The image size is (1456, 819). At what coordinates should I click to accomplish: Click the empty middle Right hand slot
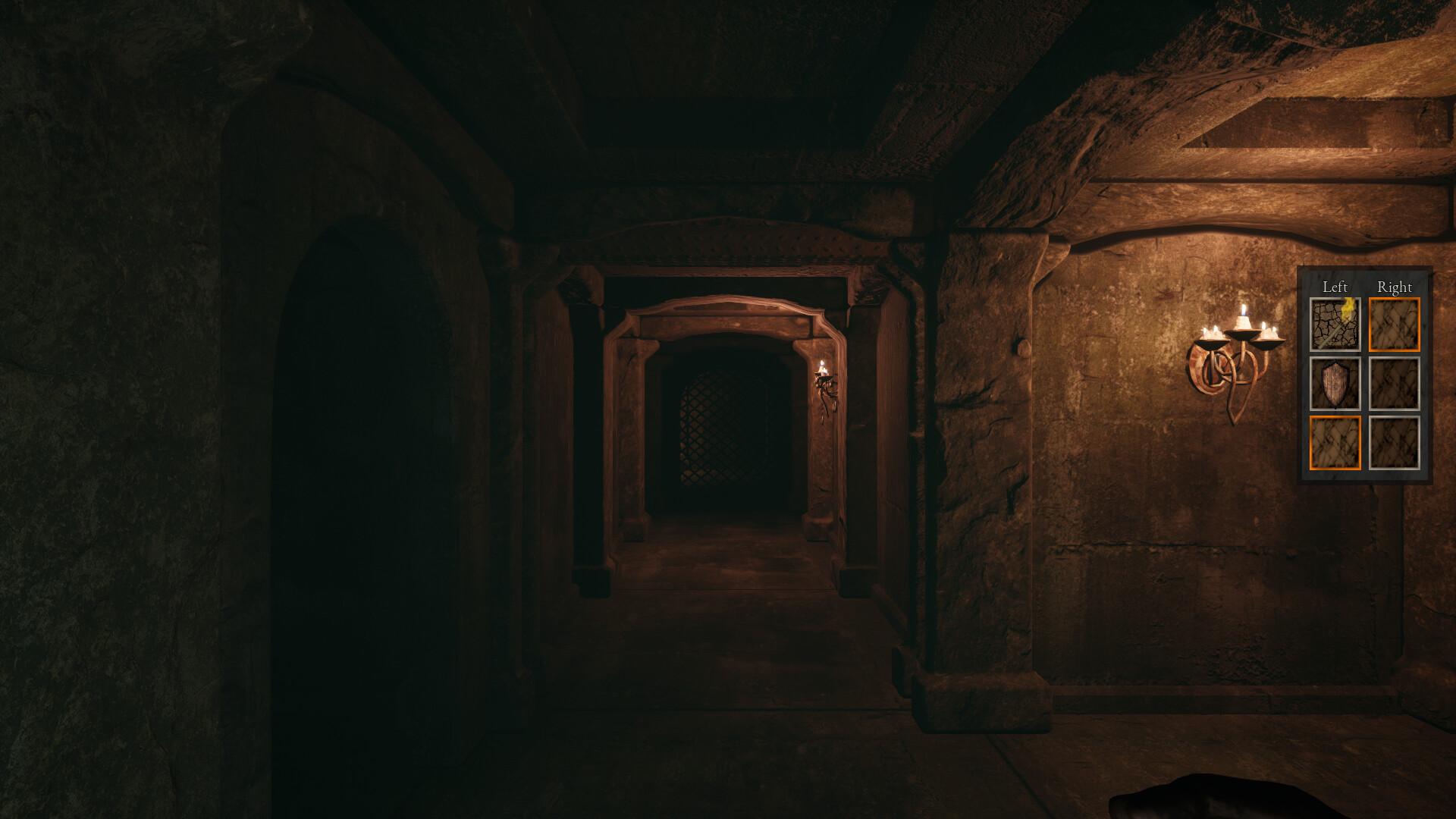point(1394,383)
